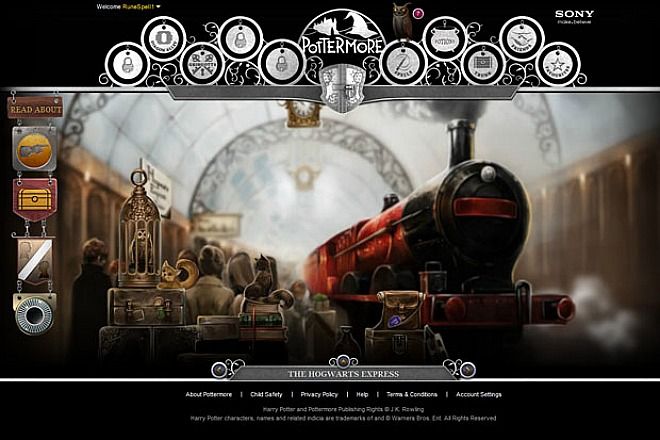660x440 pixels.
Task: Select the wand icon in the sidebar
Action: pos(33,148)
